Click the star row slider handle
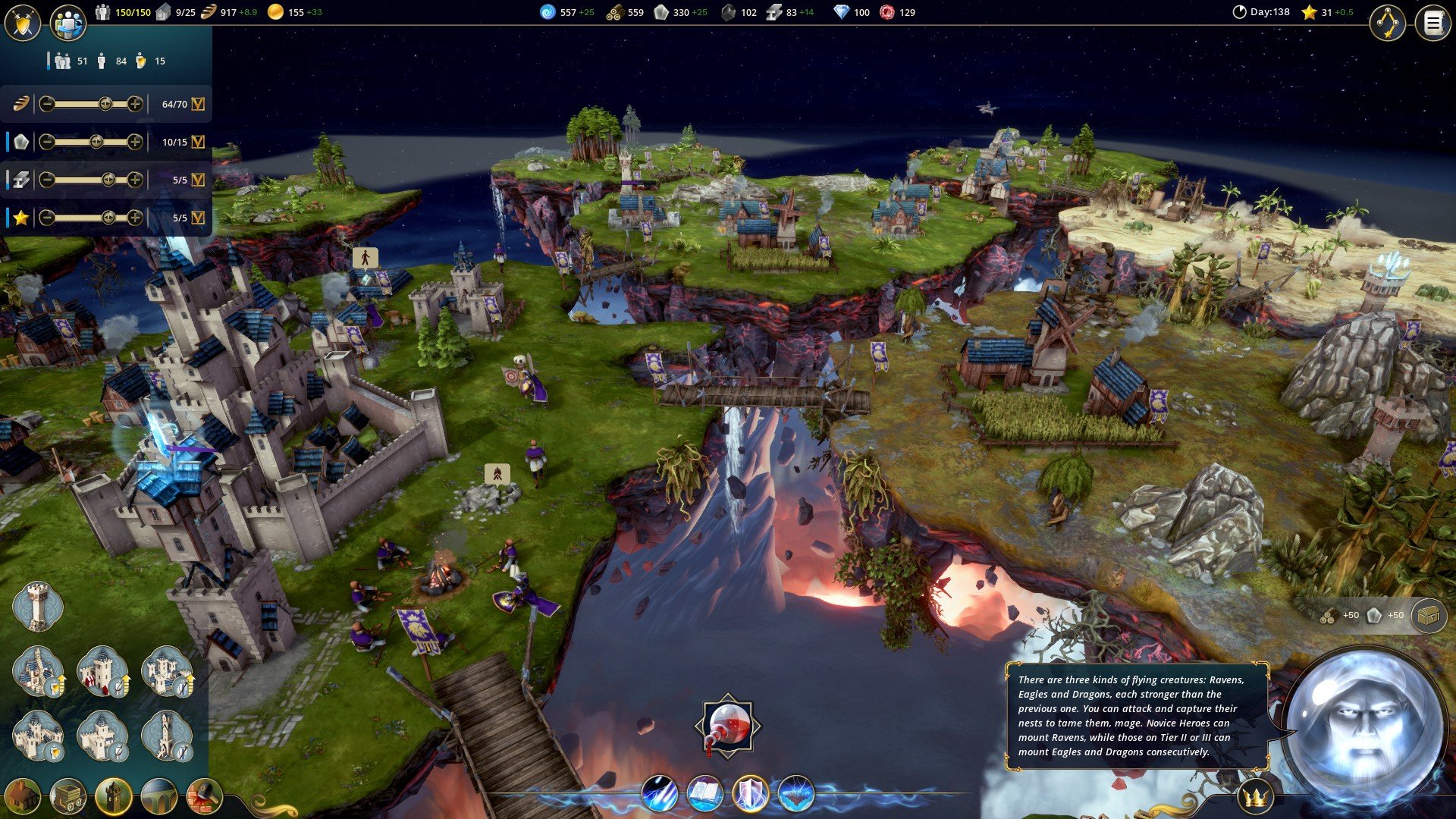This screenshot has width=1456, height=819. point(108,218)
